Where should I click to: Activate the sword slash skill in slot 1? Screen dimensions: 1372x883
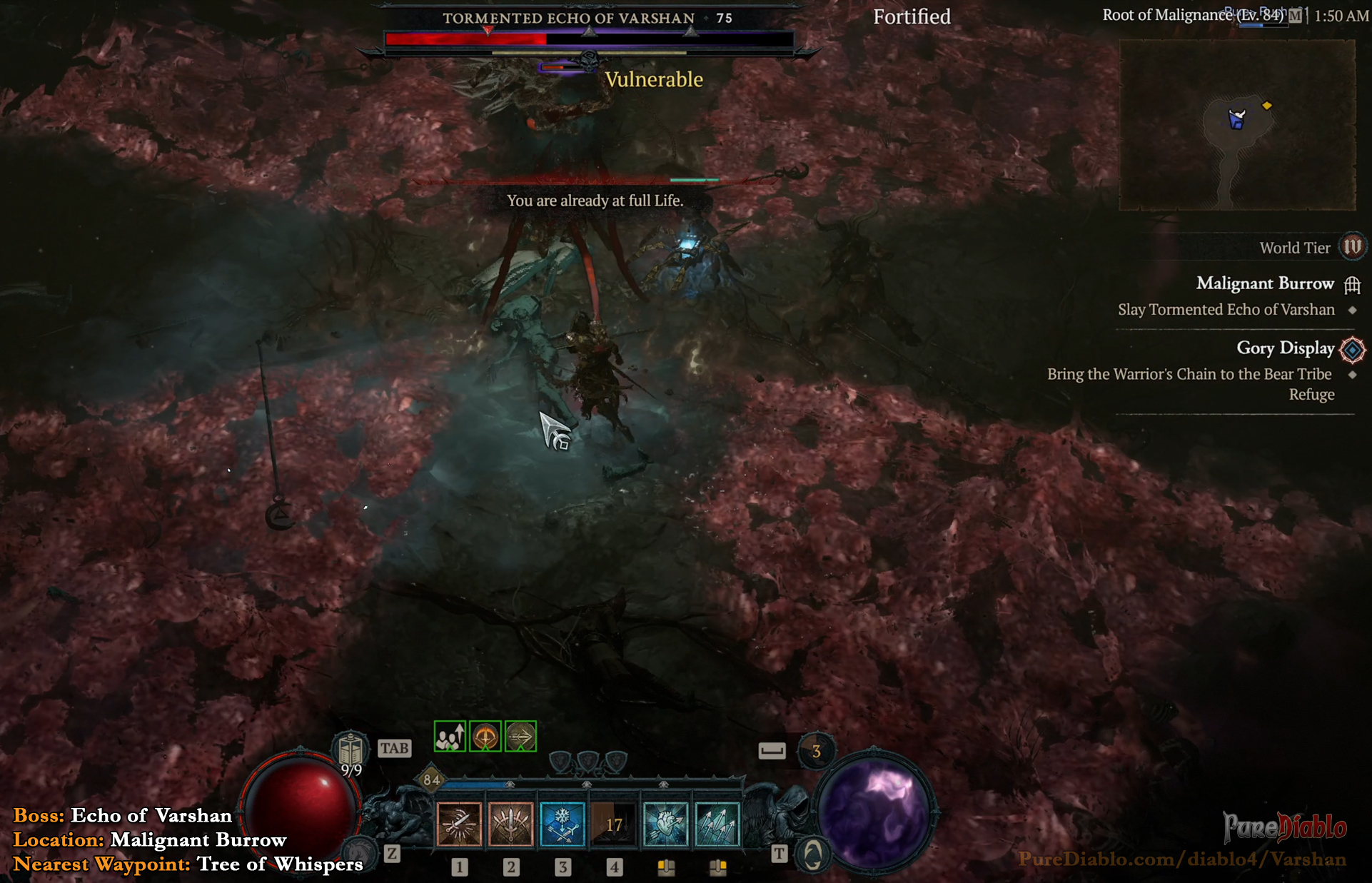coord(459,824)
